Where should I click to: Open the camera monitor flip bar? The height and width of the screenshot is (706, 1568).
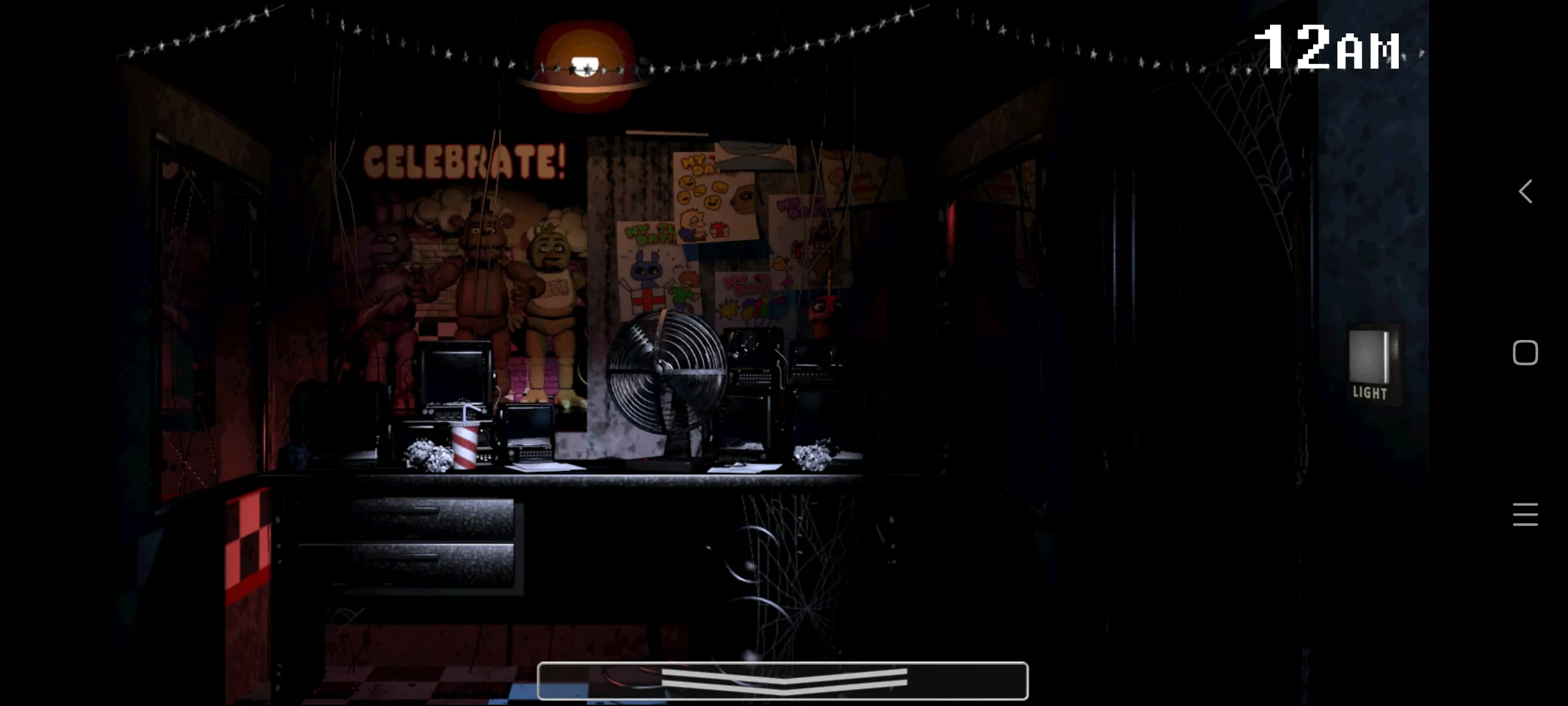[782, 681]
